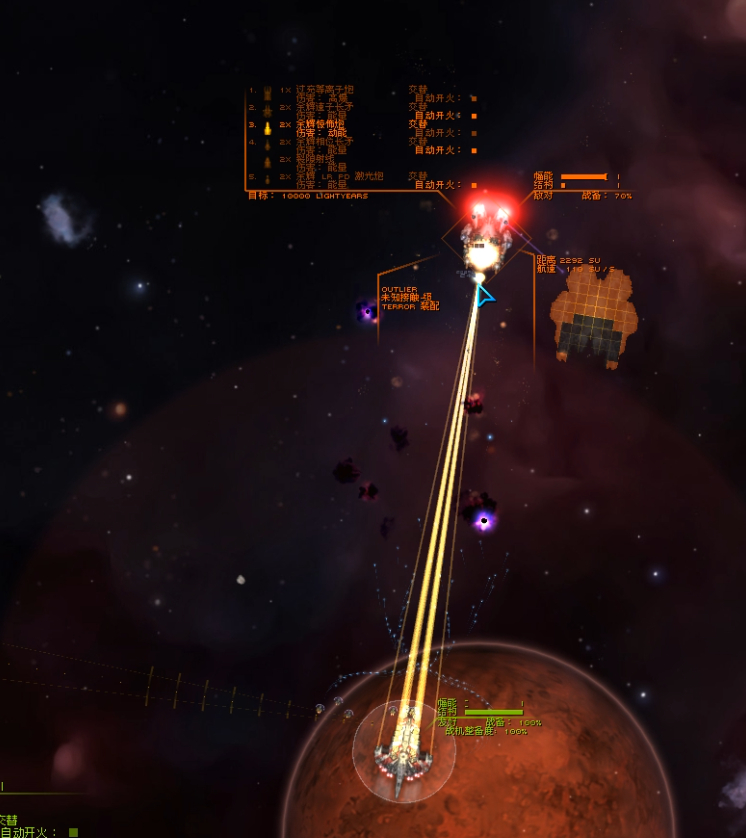Toggle autofire indicator for weapon group 5
Viewport: 746px width, 838px height.
473,185
